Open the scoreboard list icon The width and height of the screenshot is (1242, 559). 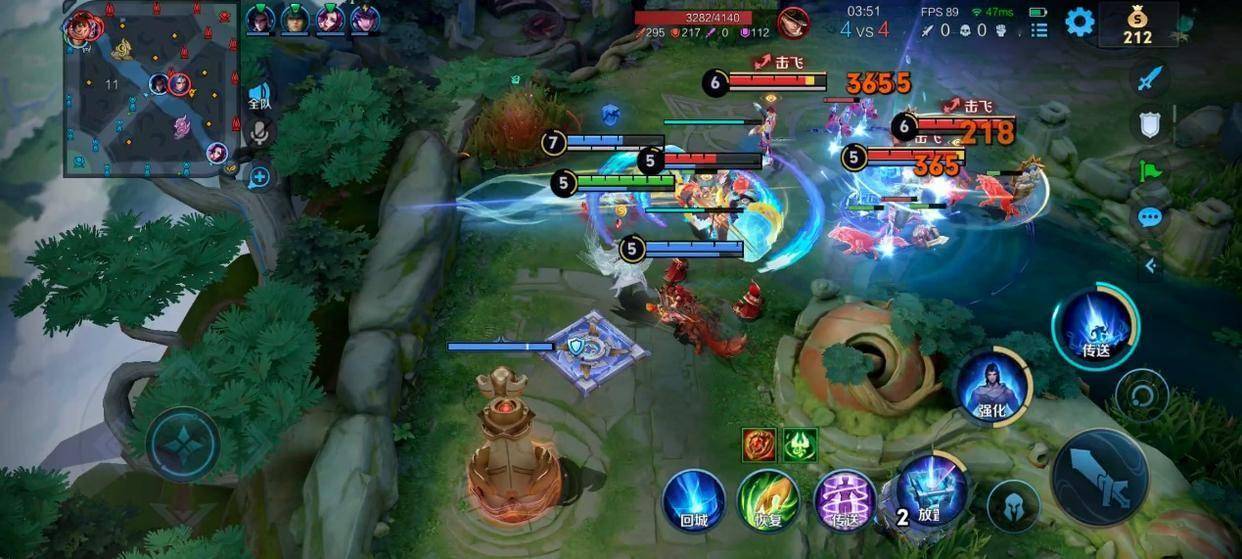coord(1039,30)
